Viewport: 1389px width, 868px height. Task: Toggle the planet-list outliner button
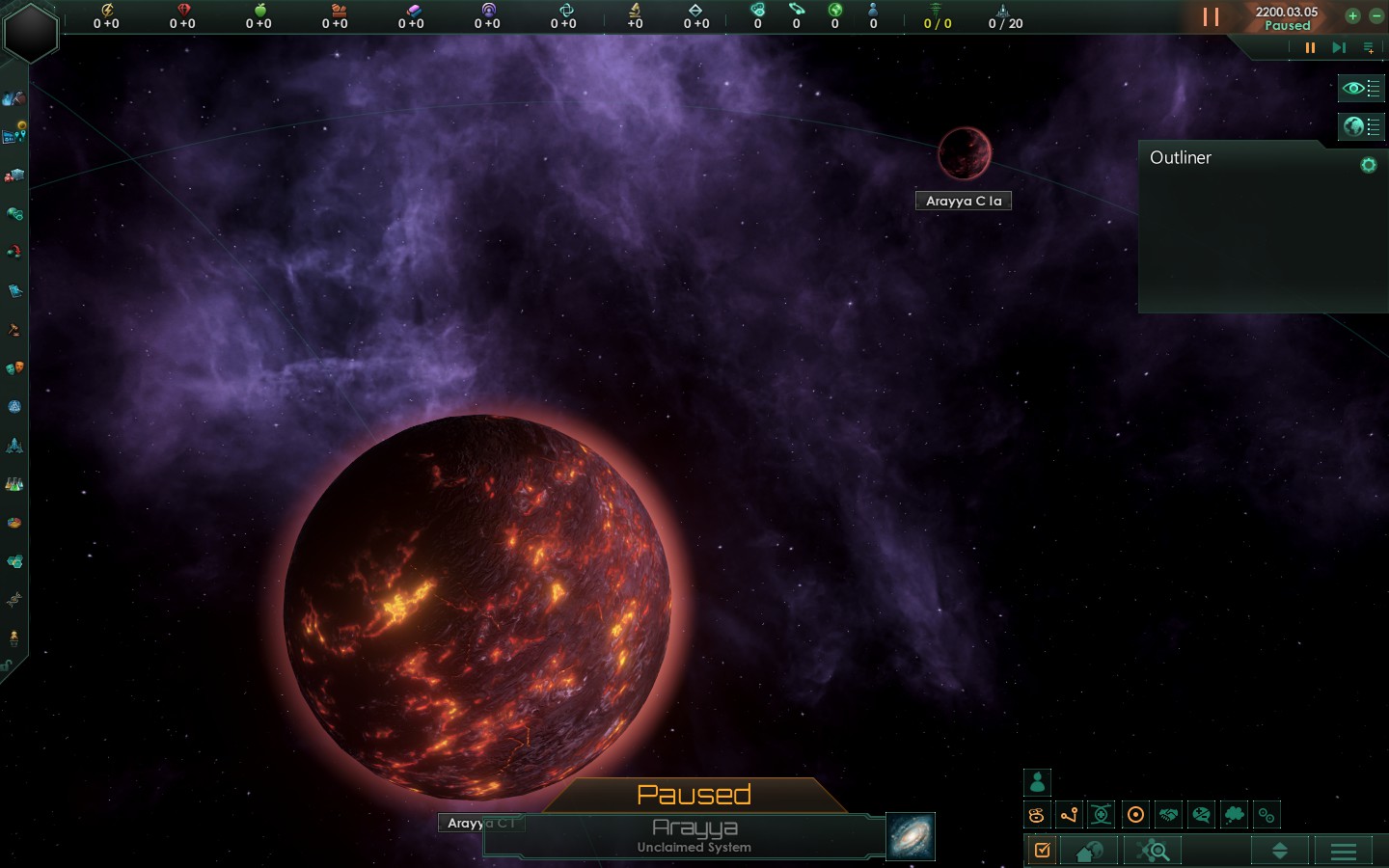coord(1360,126)
